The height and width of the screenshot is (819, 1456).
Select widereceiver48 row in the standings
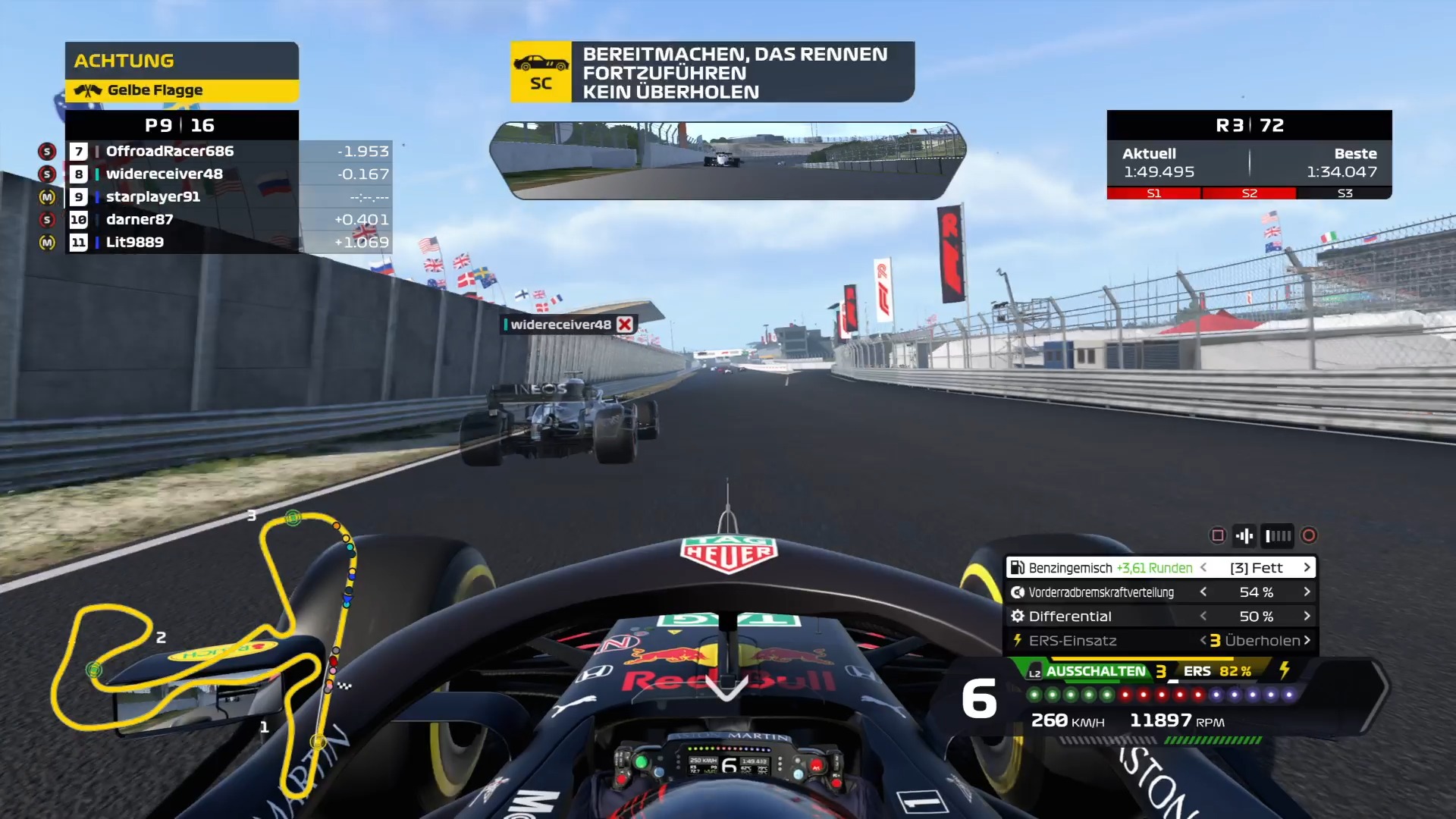click(165, 174)
